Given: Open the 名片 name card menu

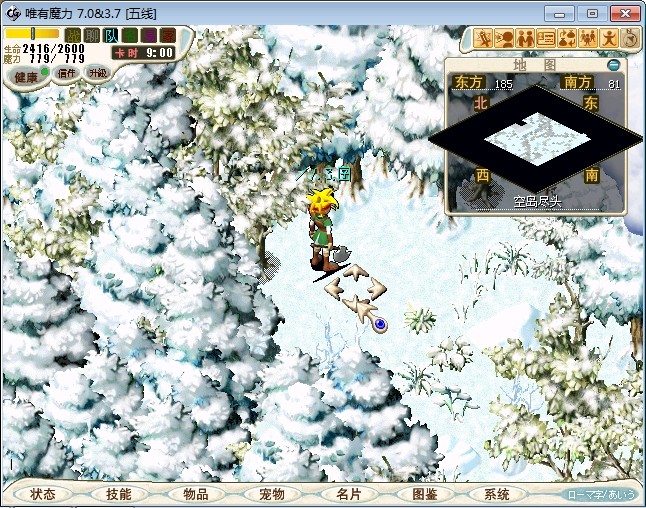Looking at the screenshot, I should (x=348, y=494).
